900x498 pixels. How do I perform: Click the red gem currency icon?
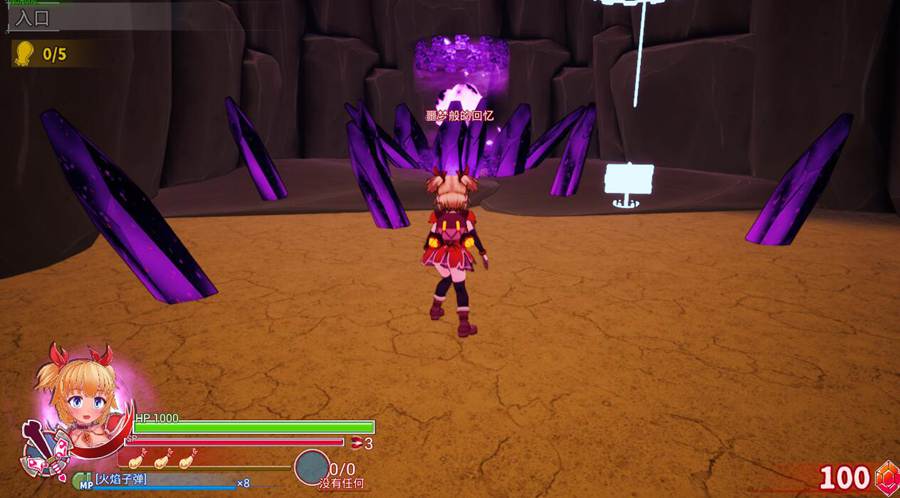click(886, 477)
